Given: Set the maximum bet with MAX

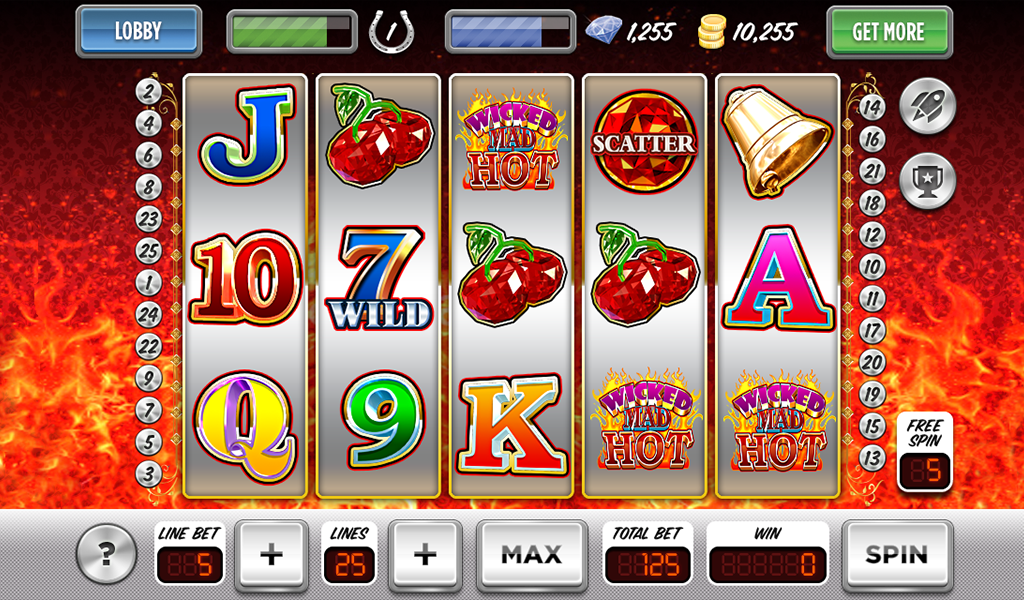Looking at the screenshot, I should pos(531,554).
